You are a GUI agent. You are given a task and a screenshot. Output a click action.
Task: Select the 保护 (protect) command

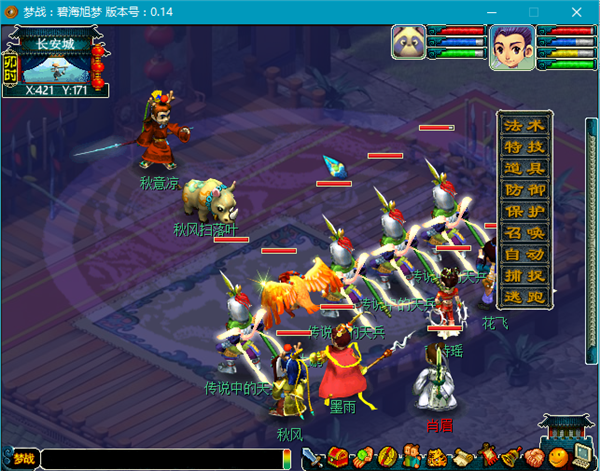pos(525,211)
